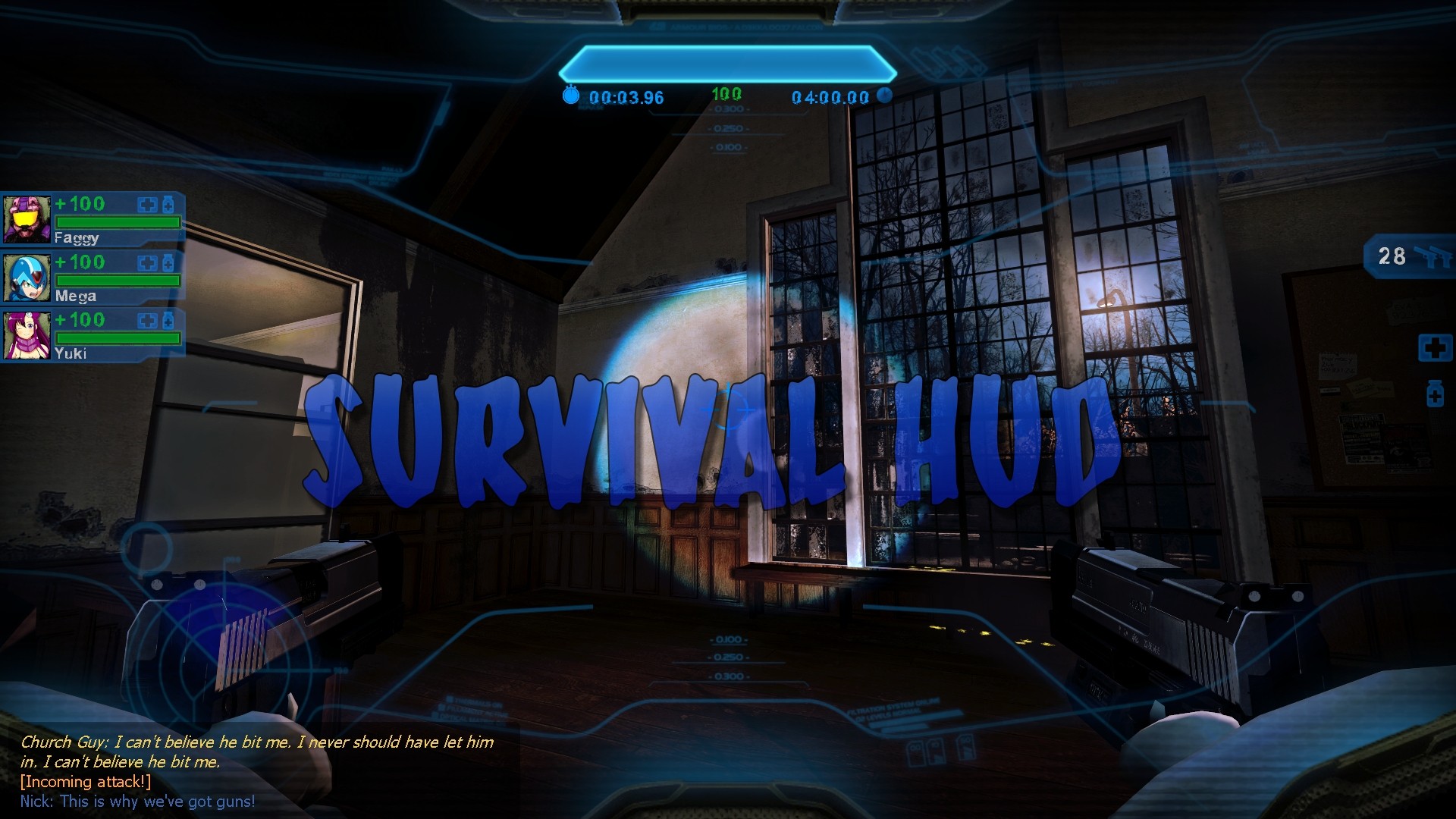Image resolution: width=1456 pixels, height=819 pixels.
Task: Click the pain pills icon on Faggy's panel
Action: coord(168,204)
